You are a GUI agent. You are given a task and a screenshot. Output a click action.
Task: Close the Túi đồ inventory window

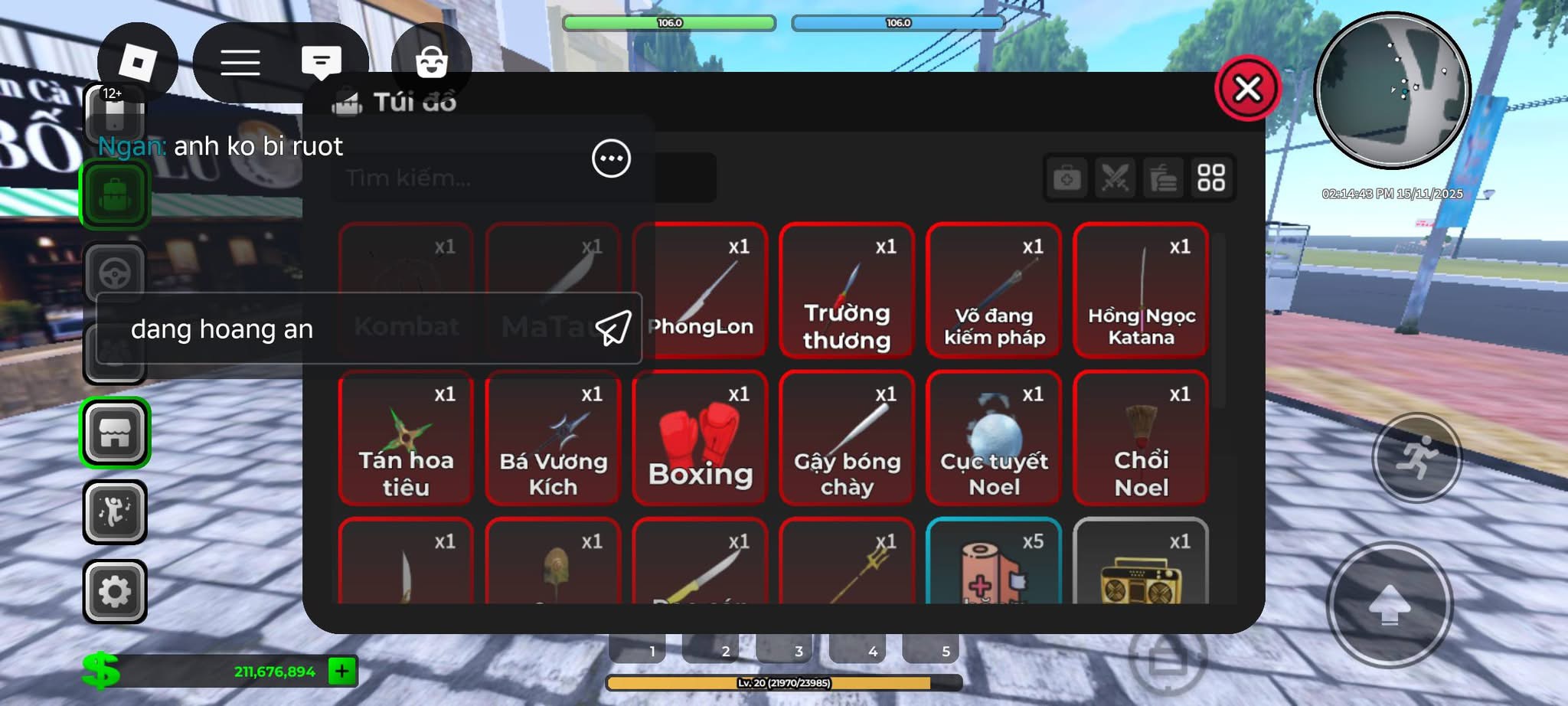coord(1247,89)
